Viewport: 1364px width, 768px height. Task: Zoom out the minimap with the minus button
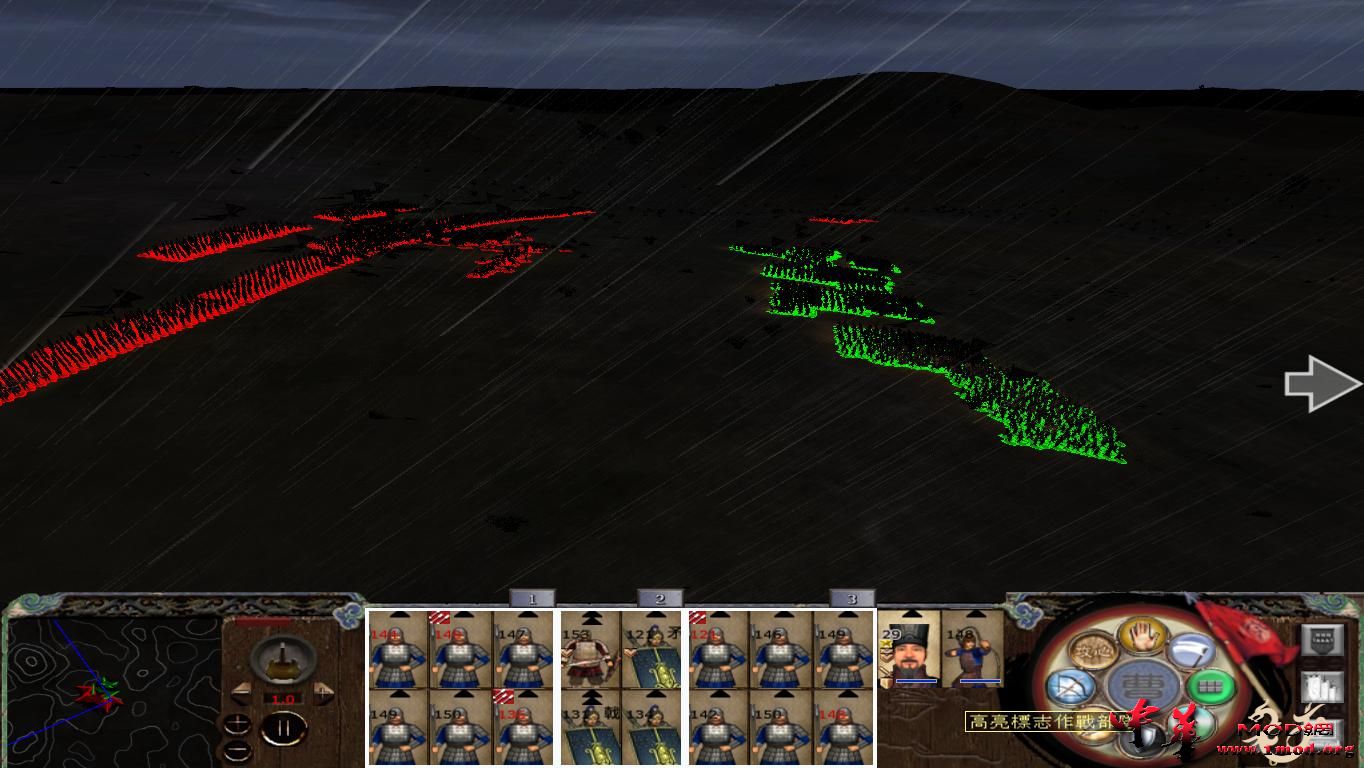coord(237,751)
